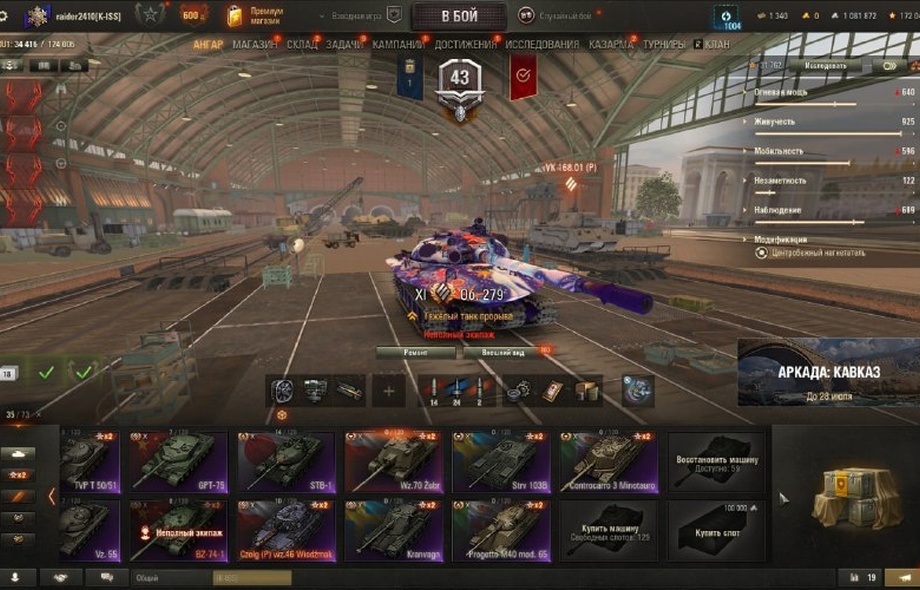Go to the ДОСТИЖЕНИЯ tab
This screenshot has width=920, height=590.
(x=465, y=45)
